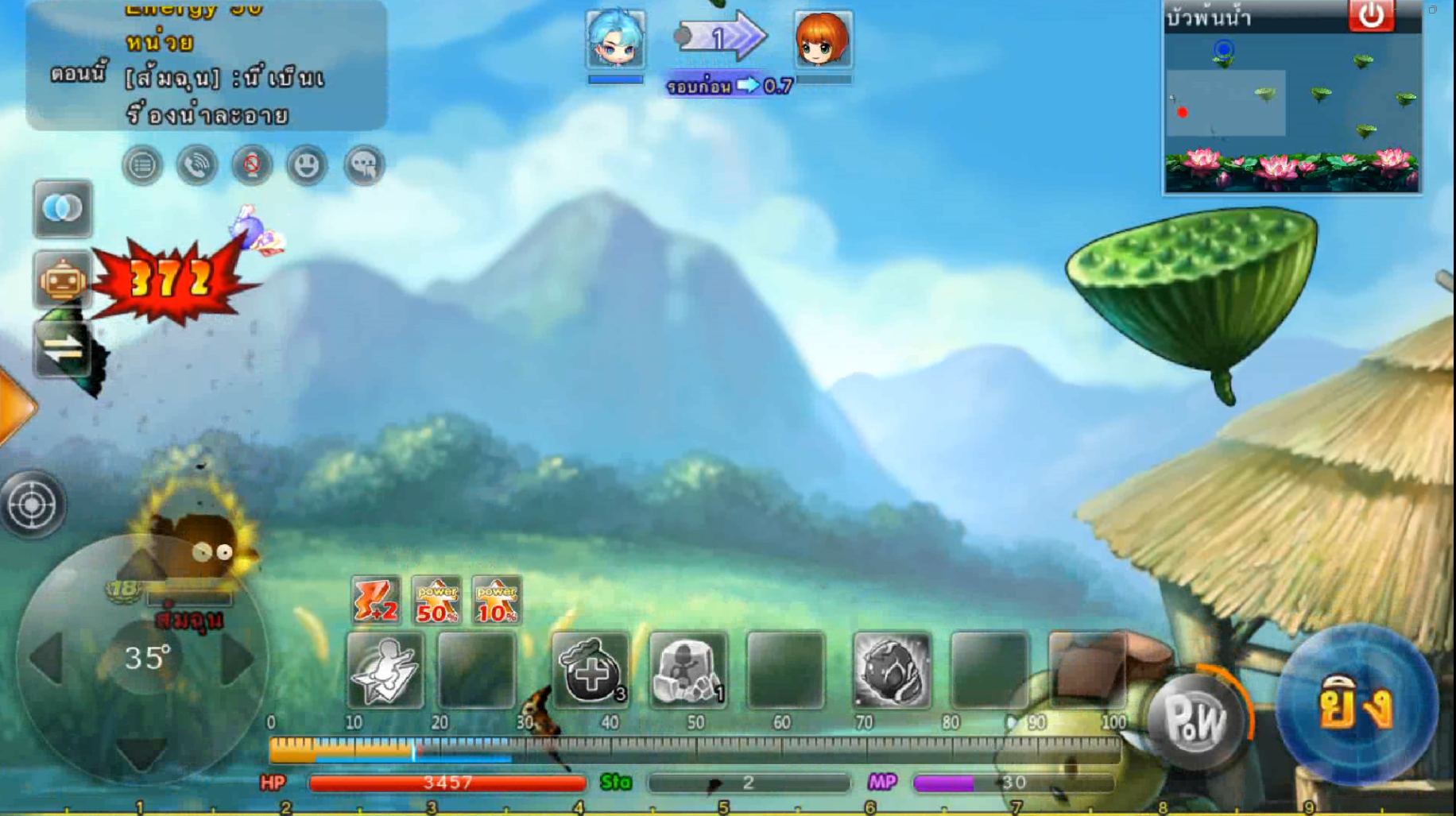
Task: Toggle the voice call phone icon
Action: [x=197, y=165]
